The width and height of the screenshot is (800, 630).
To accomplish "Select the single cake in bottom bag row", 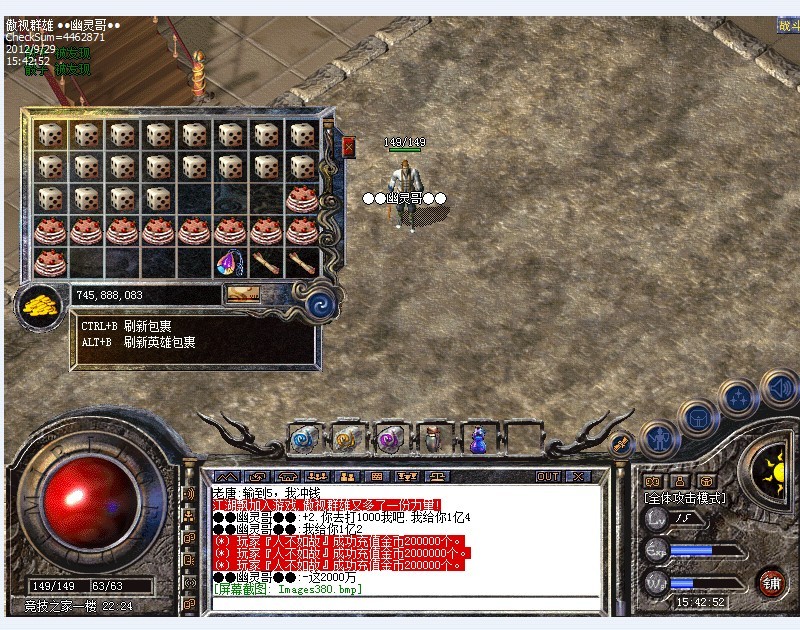I will point(50,263).
